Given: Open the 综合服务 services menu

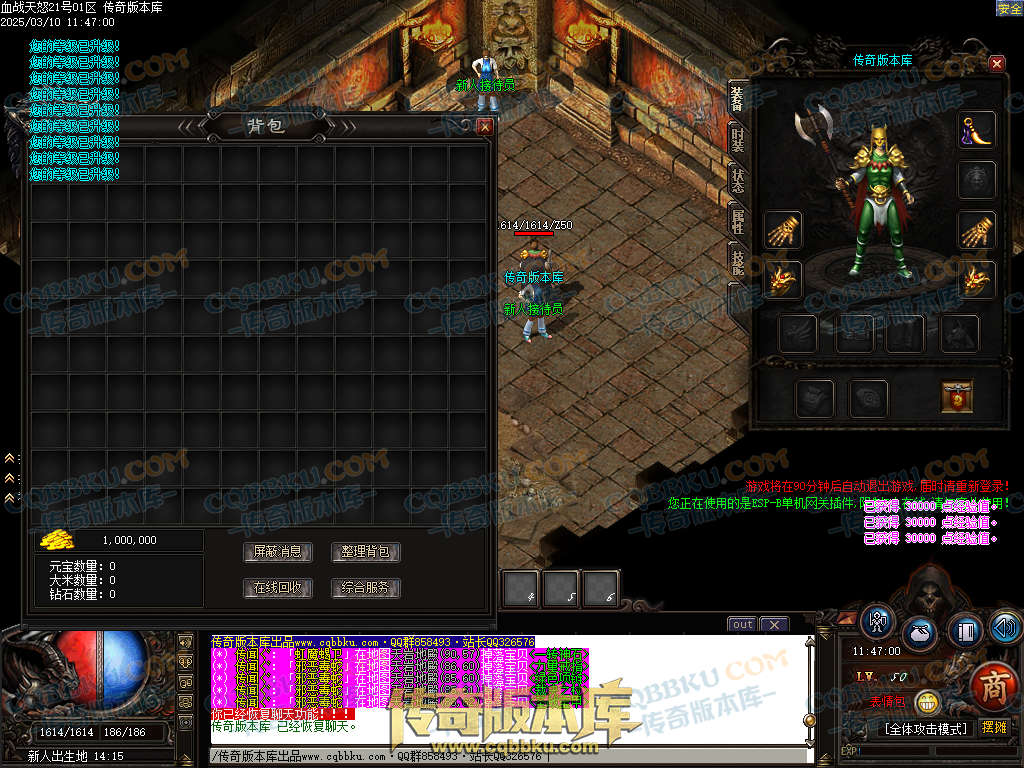Looking at the screenshot, I should (366, 588).
